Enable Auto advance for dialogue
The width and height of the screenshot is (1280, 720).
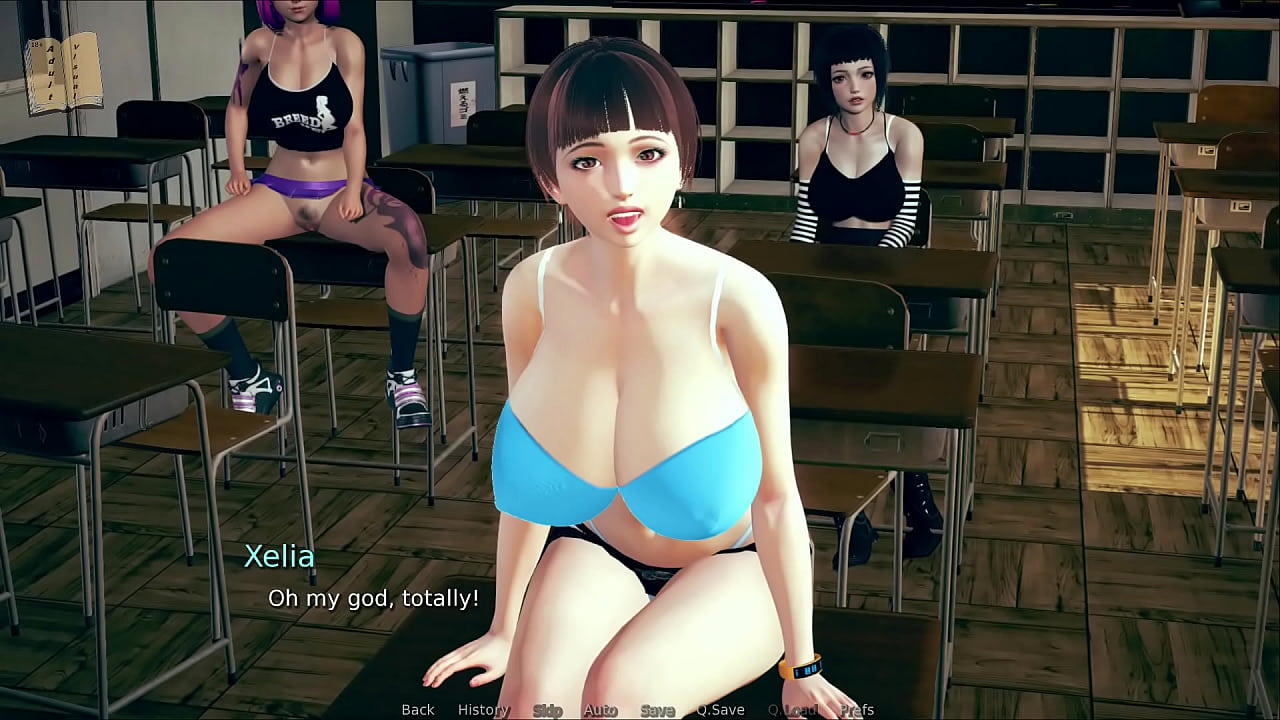600,710
